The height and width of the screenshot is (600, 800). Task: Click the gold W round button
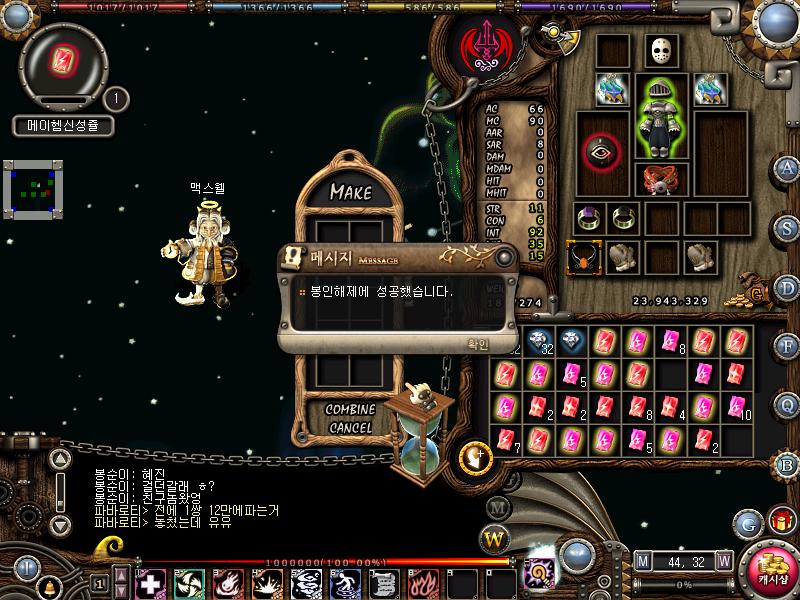(494, 541)
